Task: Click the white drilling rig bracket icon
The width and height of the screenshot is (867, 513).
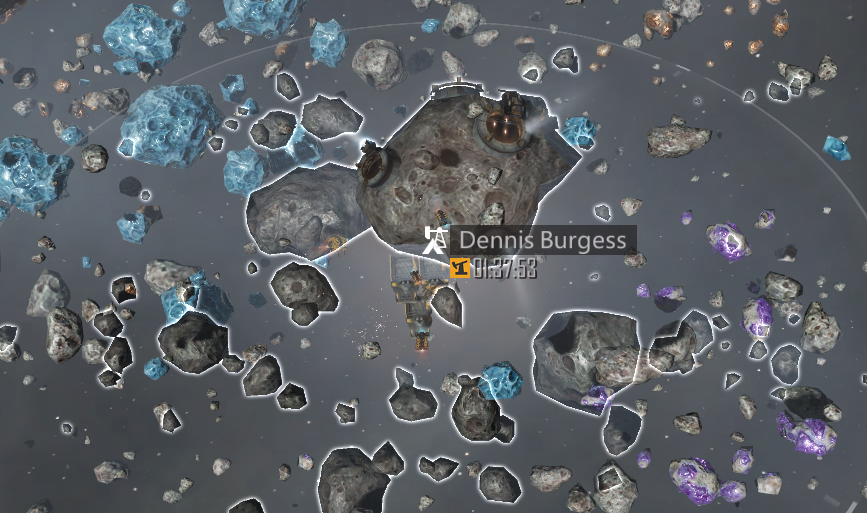Action: point(435,240)
